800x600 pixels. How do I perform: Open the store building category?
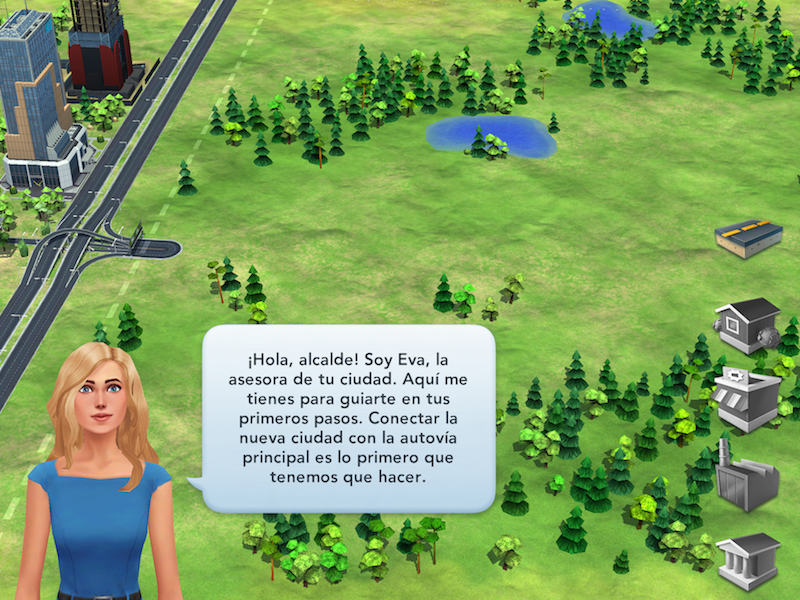(747, 397)
